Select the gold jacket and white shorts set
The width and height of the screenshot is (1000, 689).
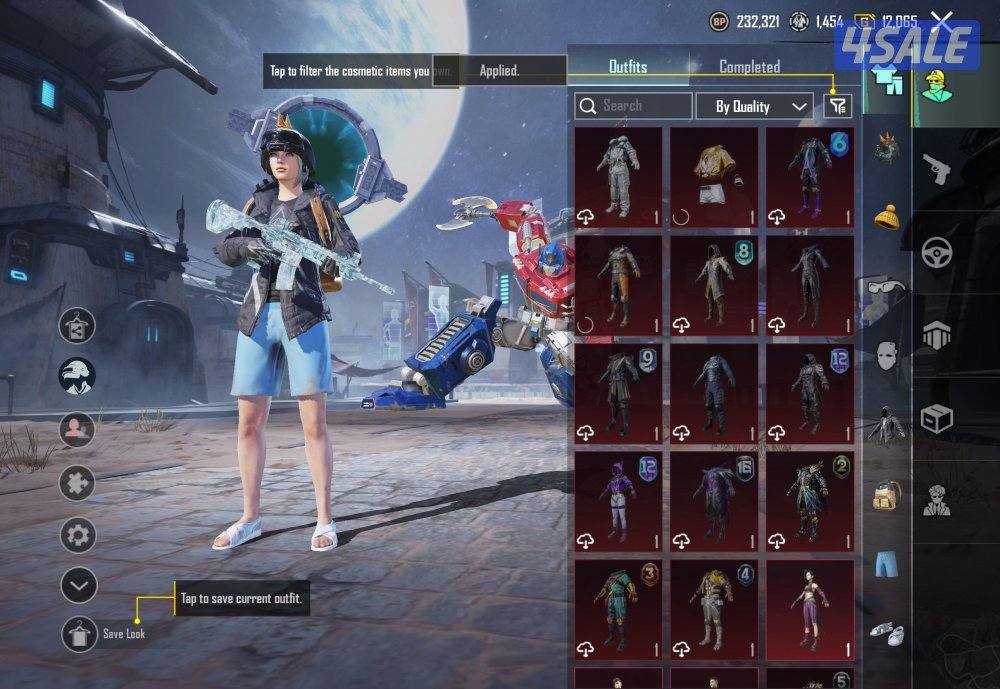[x=714, y=176]
